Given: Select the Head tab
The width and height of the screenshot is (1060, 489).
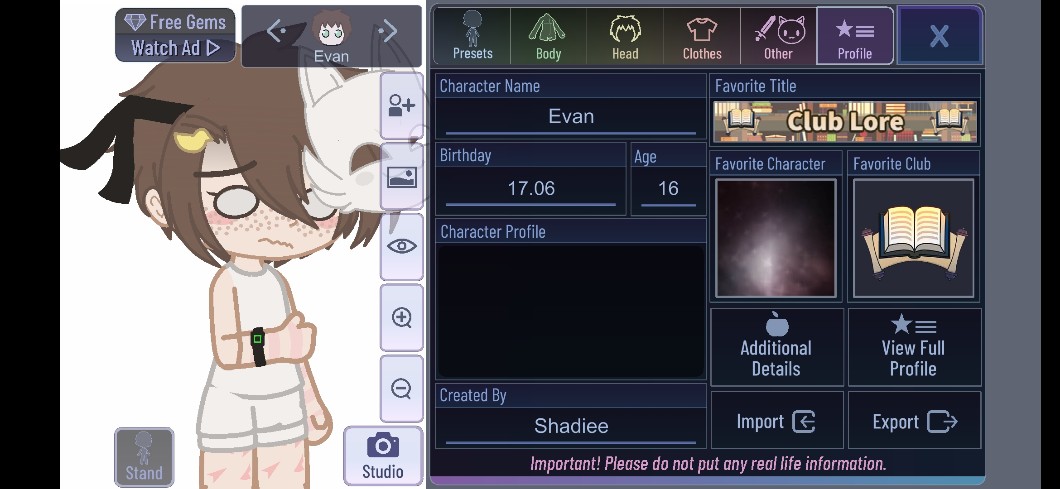Looking at the screenshot, I should coord(625,37).
